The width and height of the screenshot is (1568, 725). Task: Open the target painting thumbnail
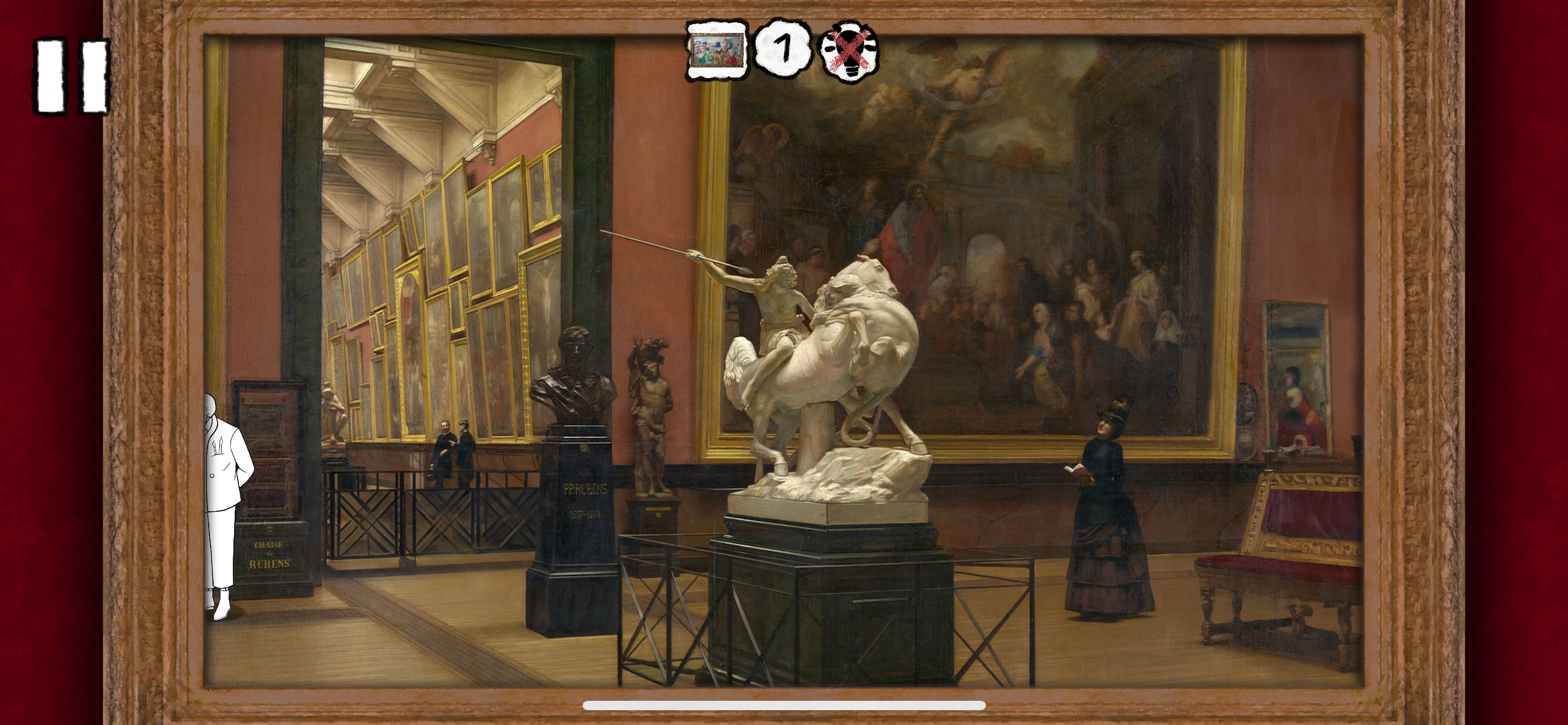coord(716,50)
